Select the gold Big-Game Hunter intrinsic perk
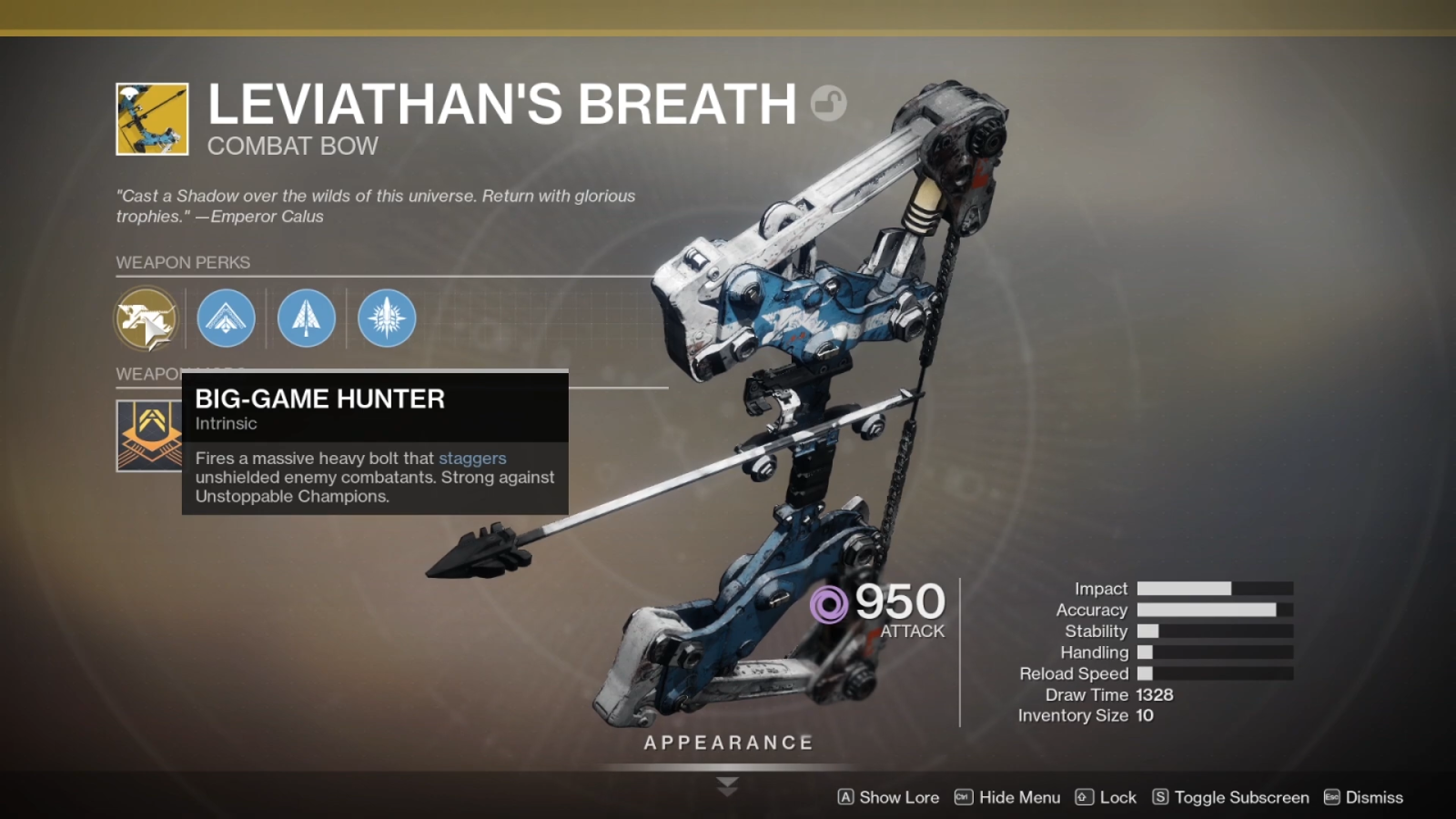The height and width of the screenshot is (819, 1456). click(x=146, y=318)
